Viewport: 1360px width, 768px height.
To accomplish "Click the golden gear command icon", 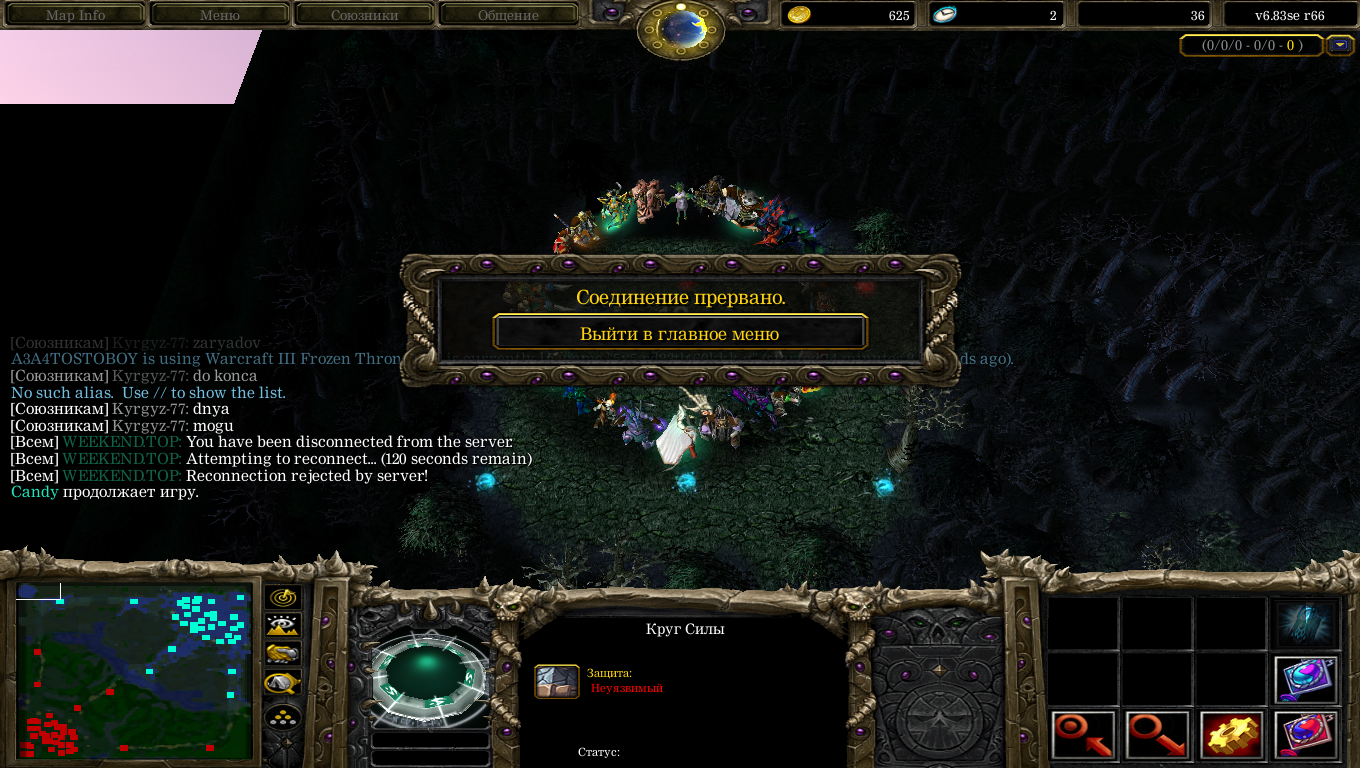I will click(1231, 735).
